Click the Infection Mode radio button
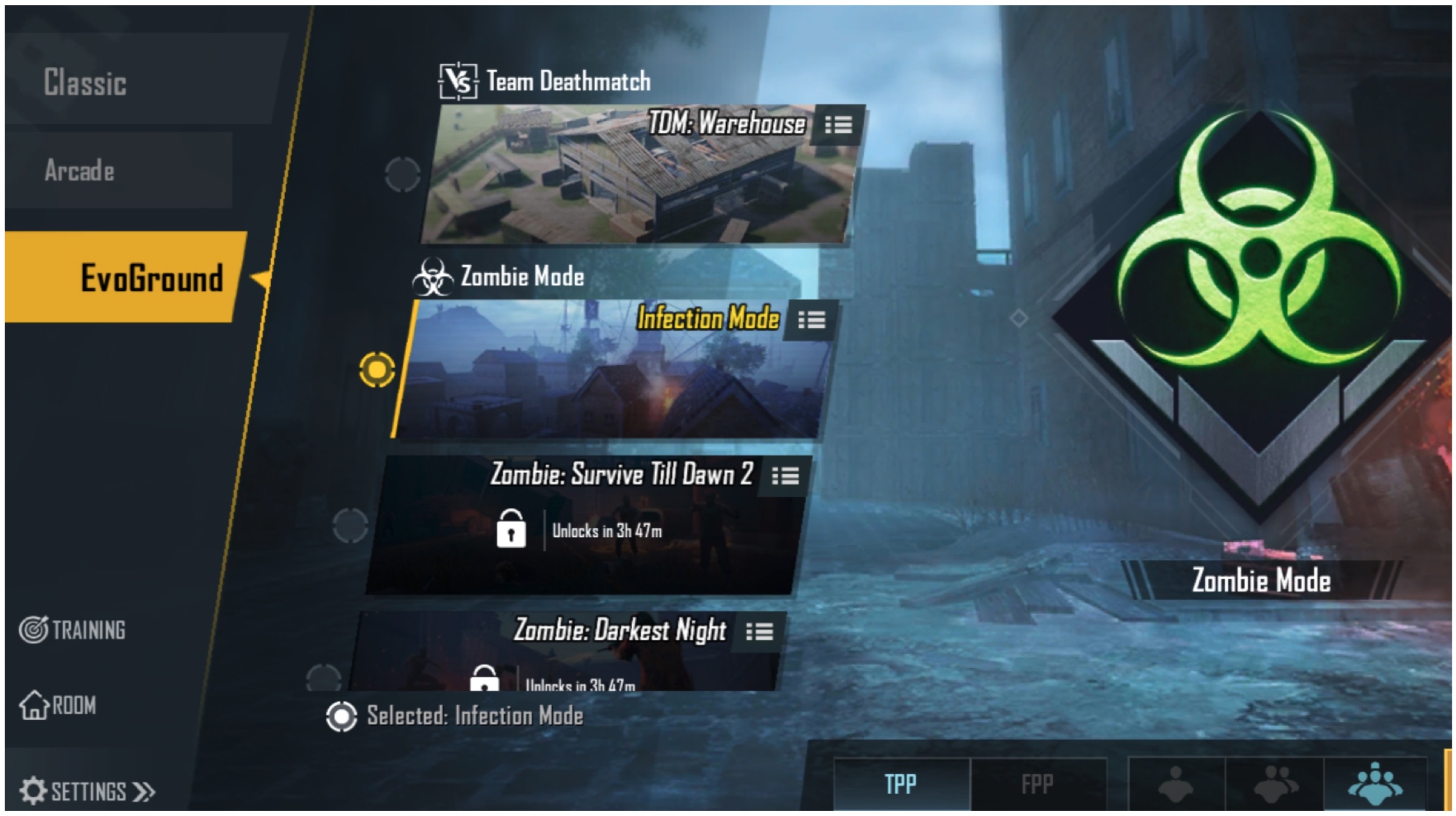This screenshot has height=816, width=1456. tap(377, 369)
